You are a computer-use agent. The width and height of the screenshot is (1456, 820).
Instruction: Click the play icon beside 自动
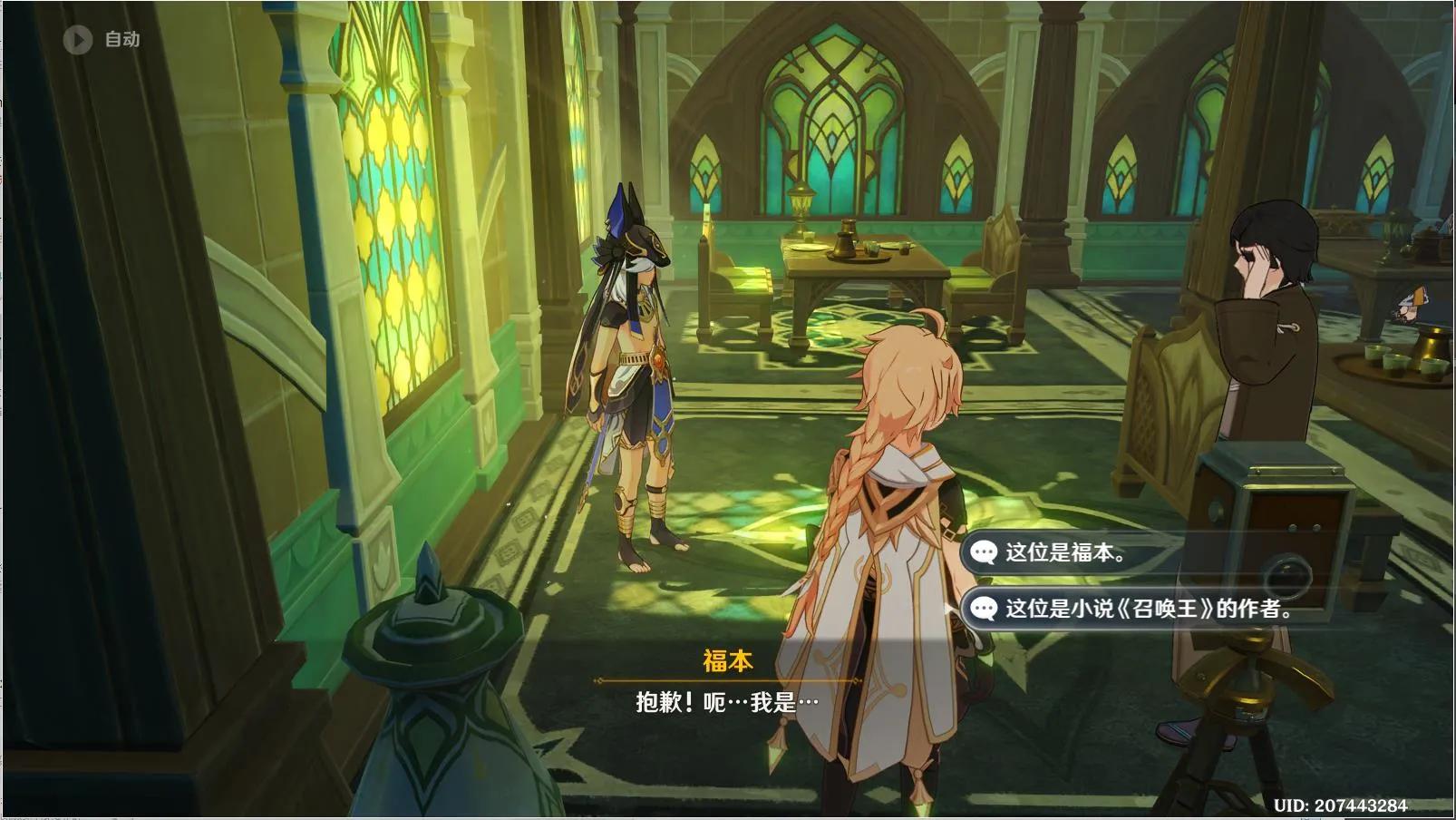[x=79, y=39]
